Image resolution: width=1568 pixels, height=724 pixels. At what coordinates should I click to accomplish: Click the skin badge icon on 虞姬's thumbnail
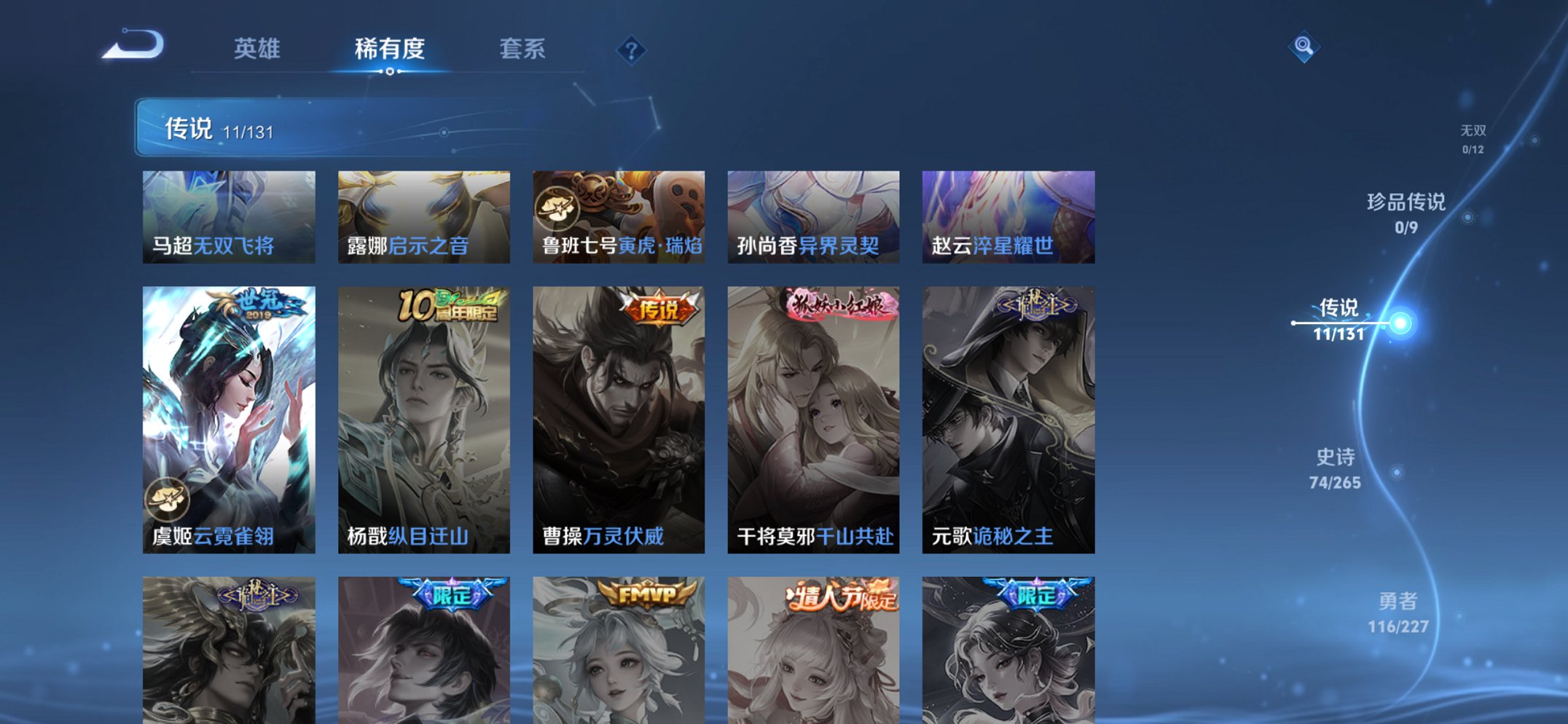tap(168, 497)
